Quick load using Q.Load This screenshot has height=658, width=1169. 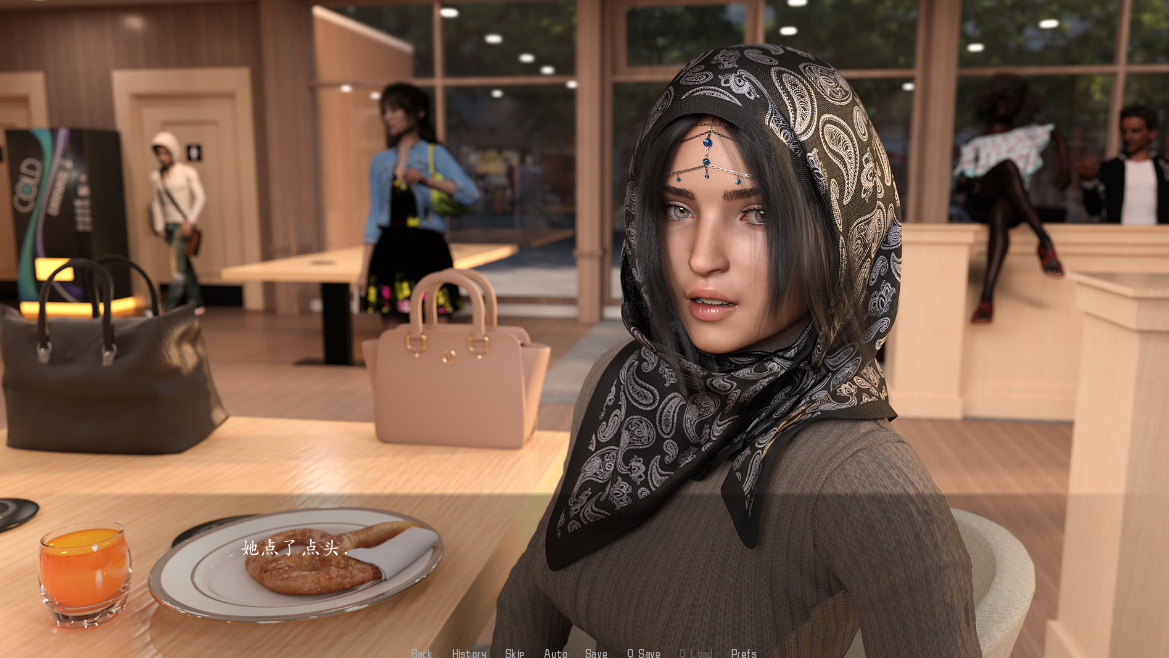pyautogui.click(x=696, y=653)
